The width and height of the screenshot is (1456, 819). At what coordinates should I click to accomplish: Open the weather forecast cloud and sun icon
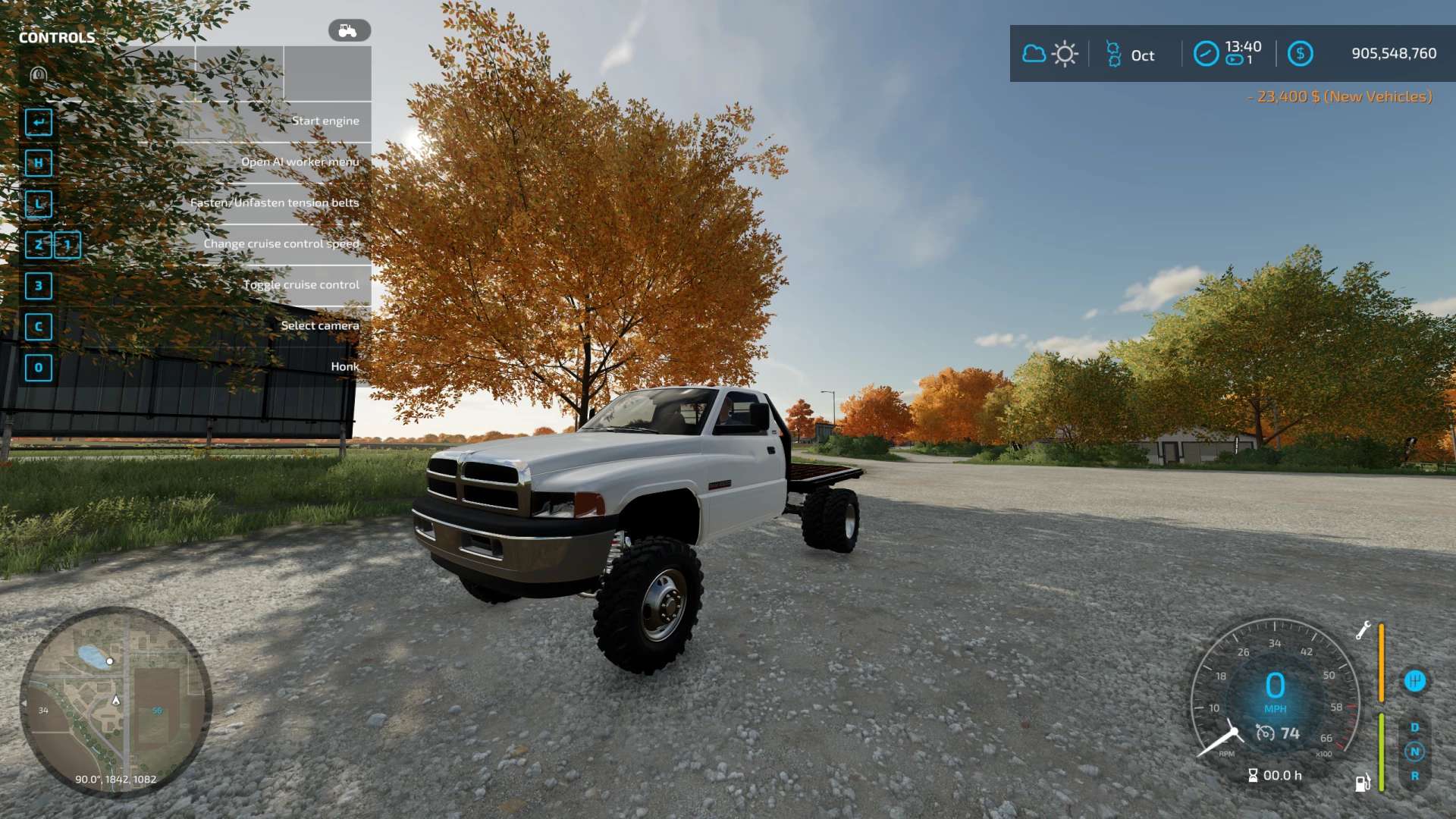[1050, 54]
